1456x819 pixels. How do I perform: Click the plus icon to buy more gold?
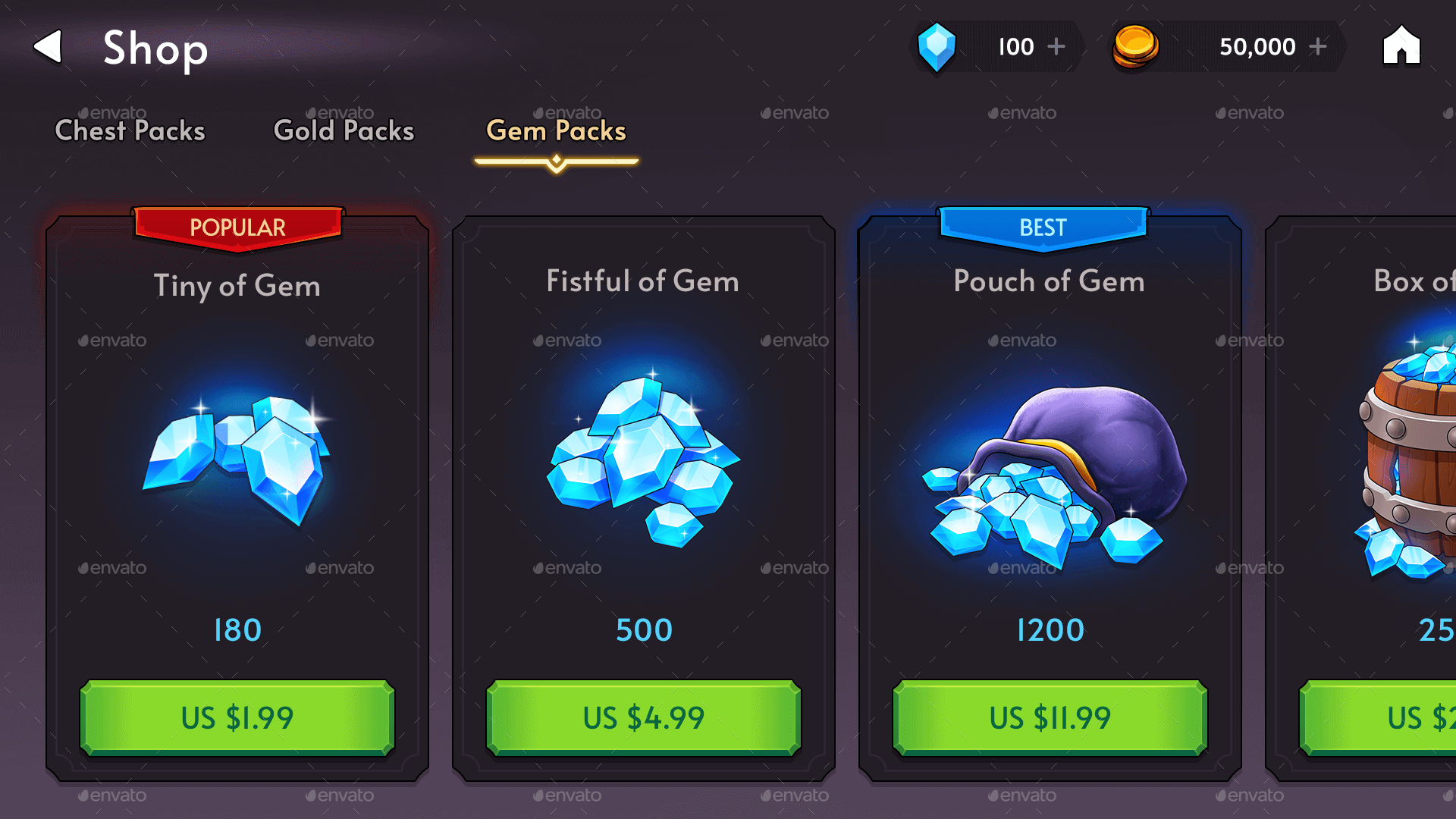coord(1319,47)
